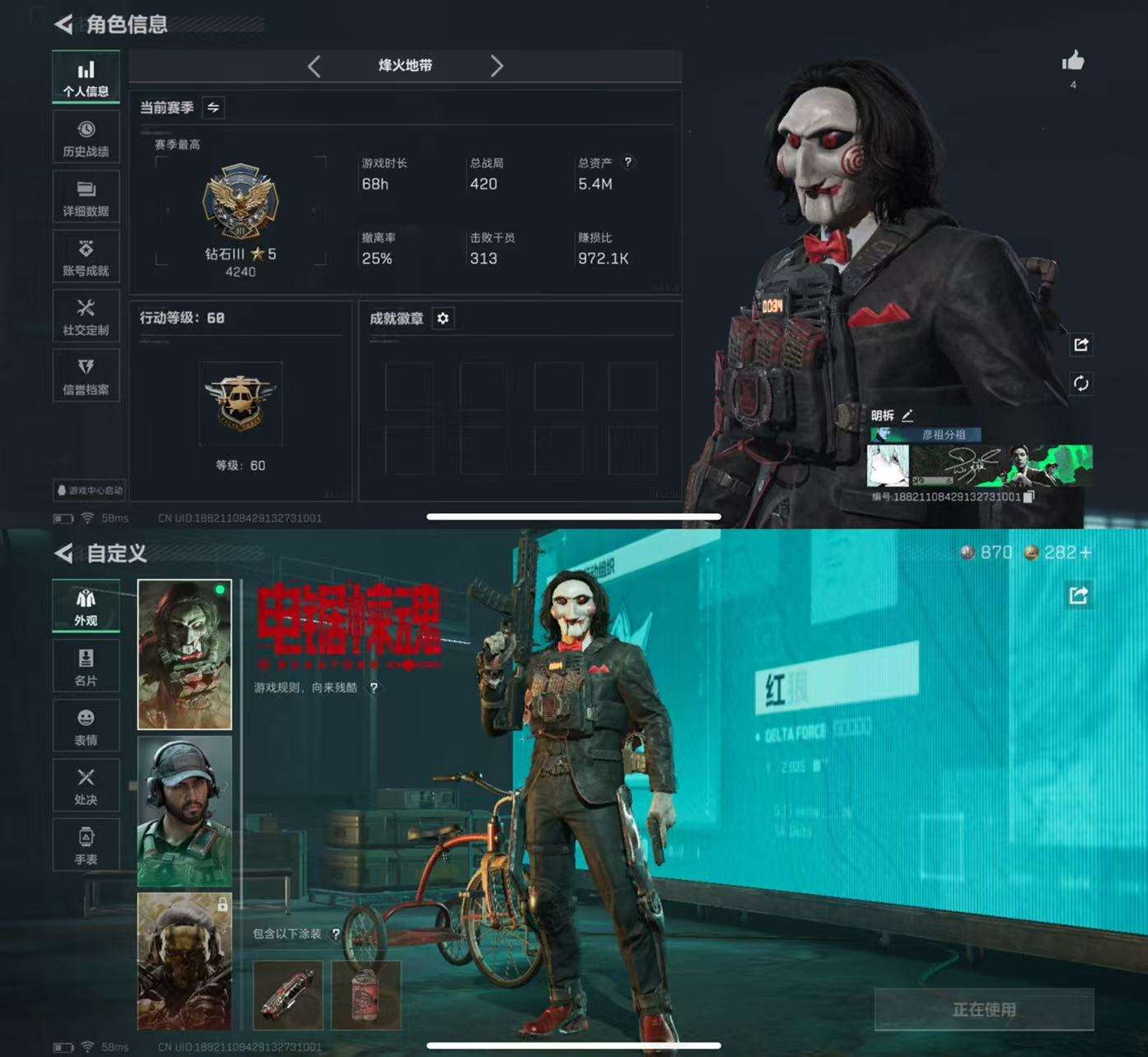Open the 成就徽章 settings gear
This screenshot has width=1148, height=1057.
click(x=444, y=319)
